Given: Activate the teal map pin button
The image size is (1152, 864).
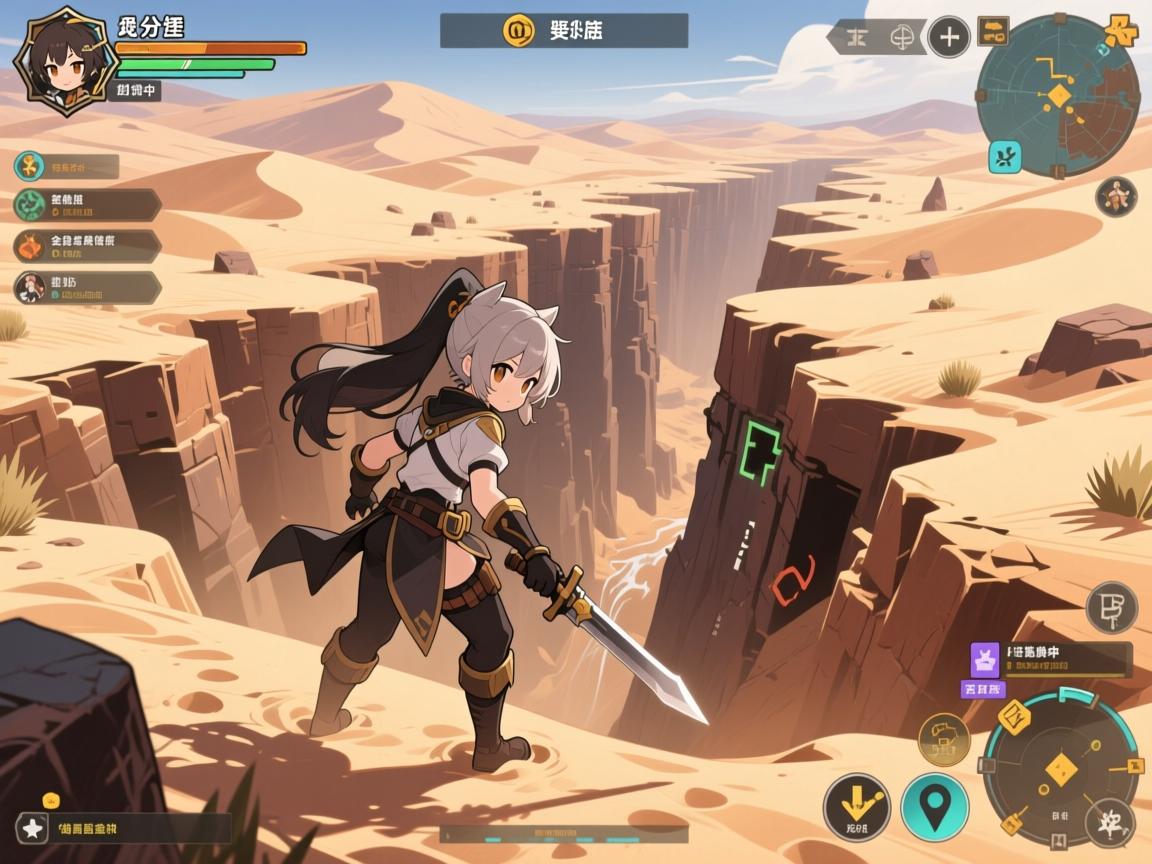Looking at the screenshot, I should 934,806.
